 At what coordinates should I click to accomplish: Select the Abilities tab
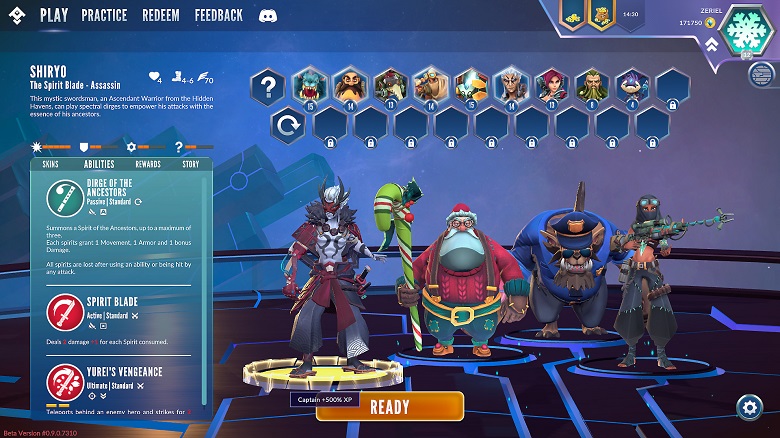coord(99,164)
